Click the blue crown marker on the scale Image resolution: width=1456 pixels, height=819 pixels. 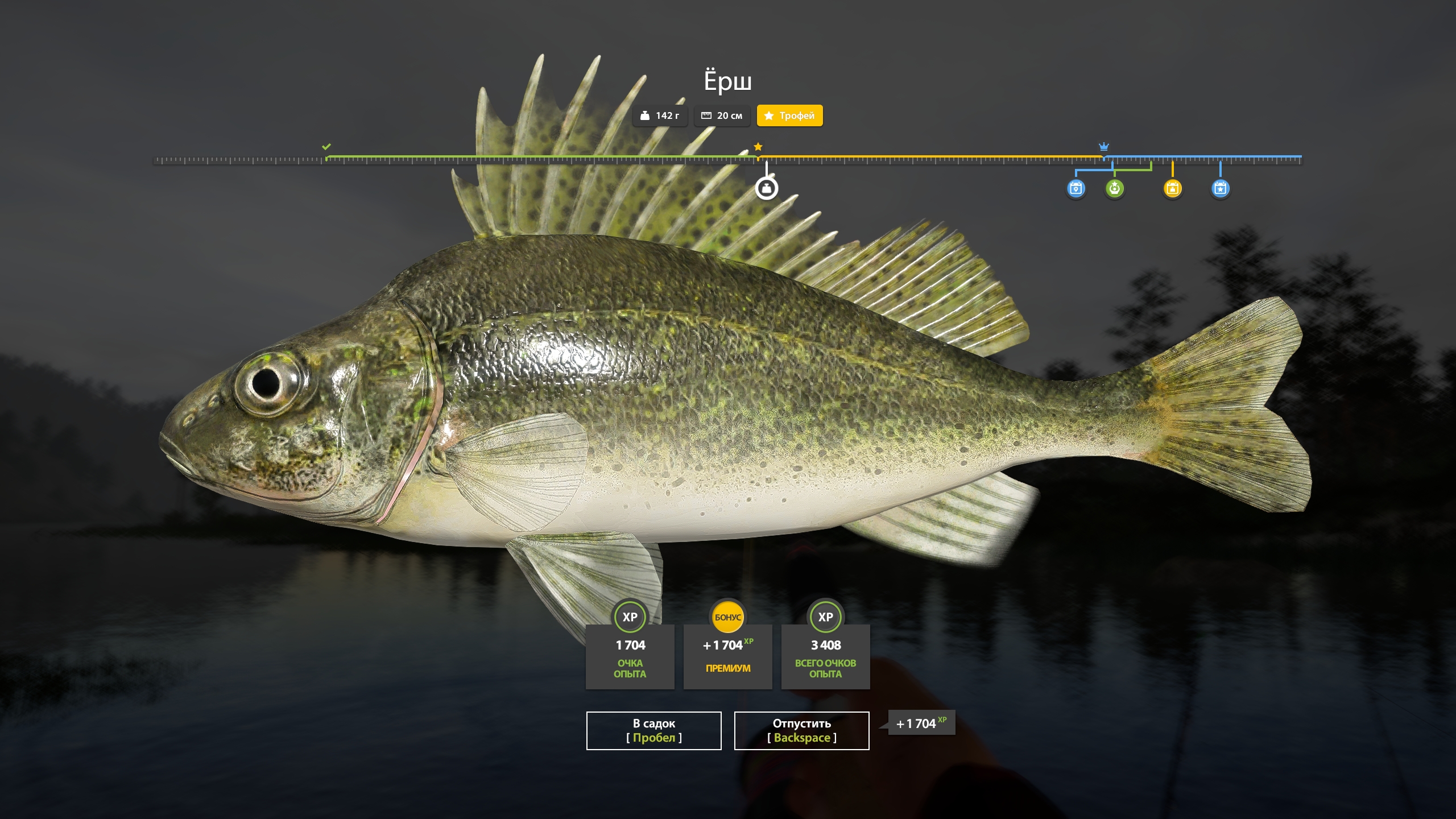click(x=1103, y=146)
